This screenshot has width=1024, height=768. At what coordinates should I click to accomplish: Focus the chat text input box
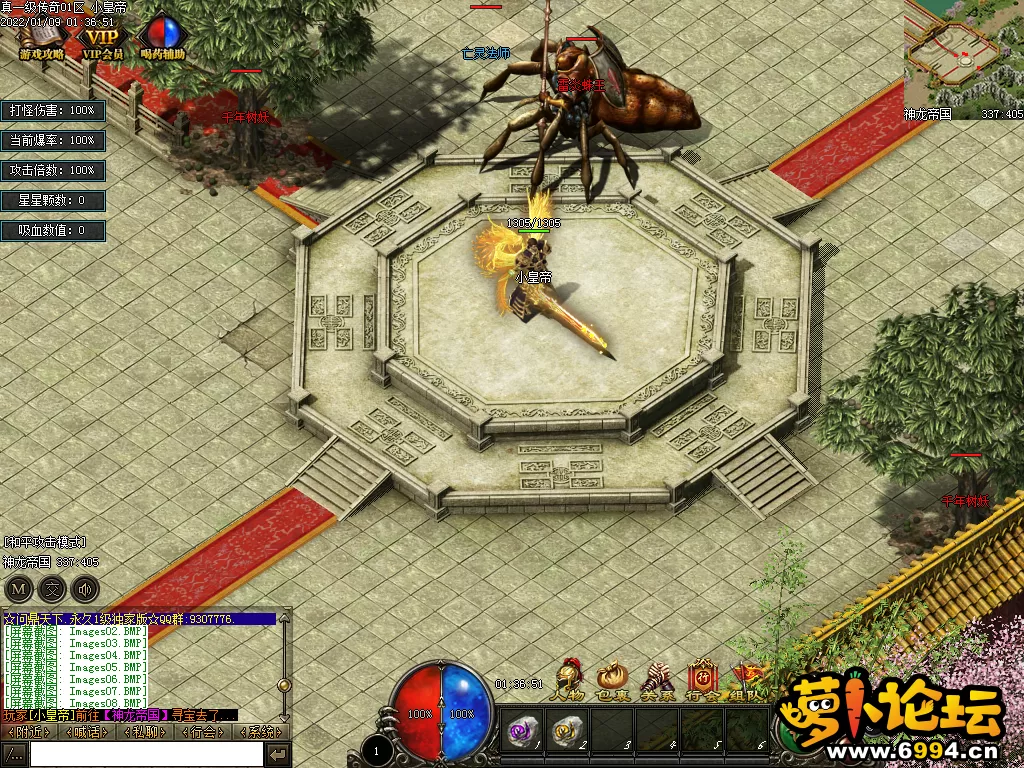coord(146,754)
